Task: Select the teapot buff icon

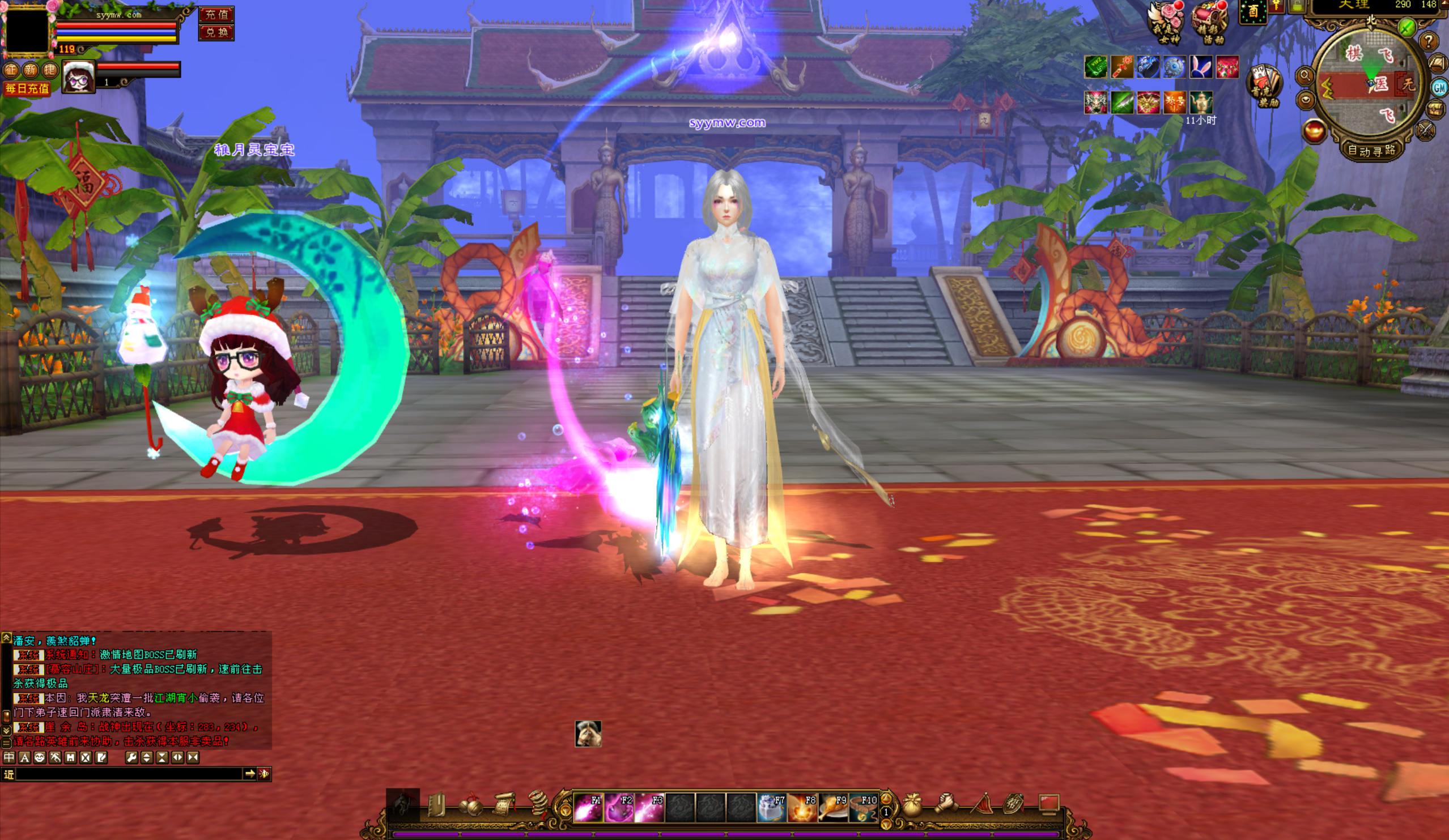Action: (x=1201, y=103)
